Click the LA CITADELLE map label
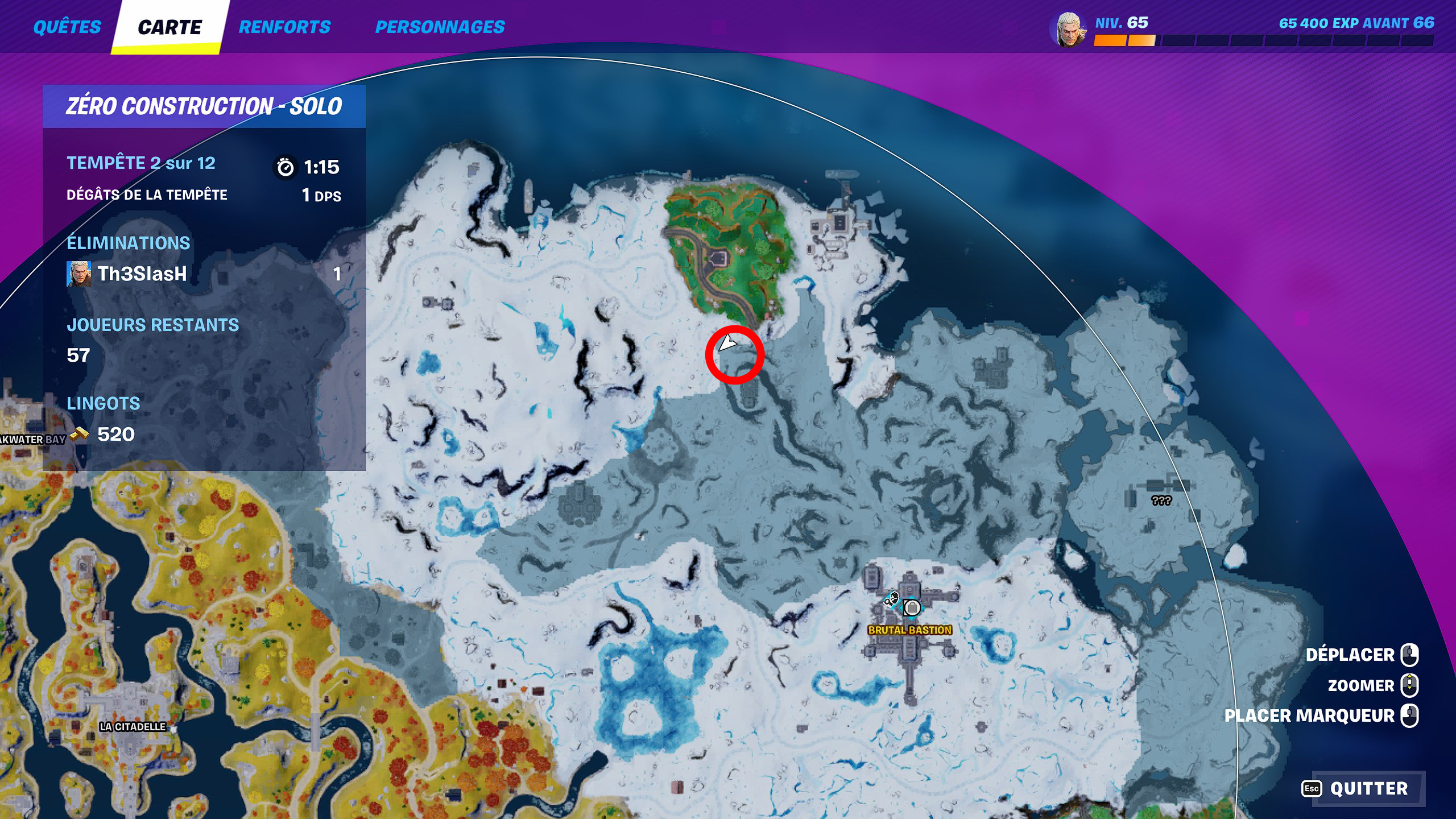Viewport: 1456px width, 819px height. [133, 726]
